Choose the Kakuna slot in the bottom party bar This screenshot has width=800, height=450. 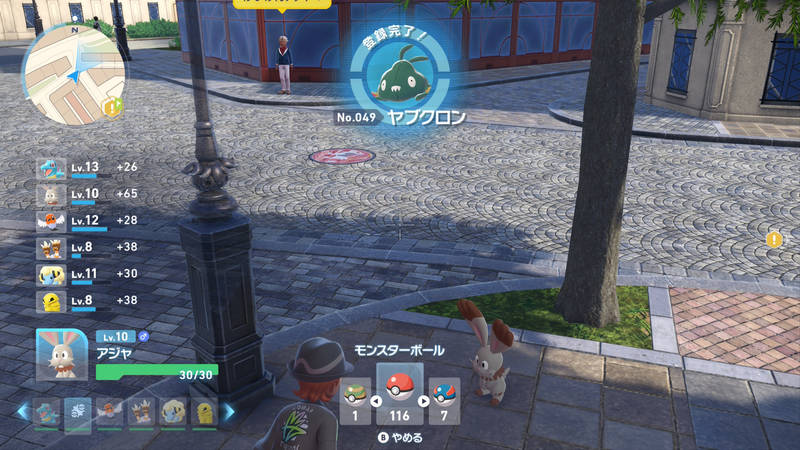point(204,411)
